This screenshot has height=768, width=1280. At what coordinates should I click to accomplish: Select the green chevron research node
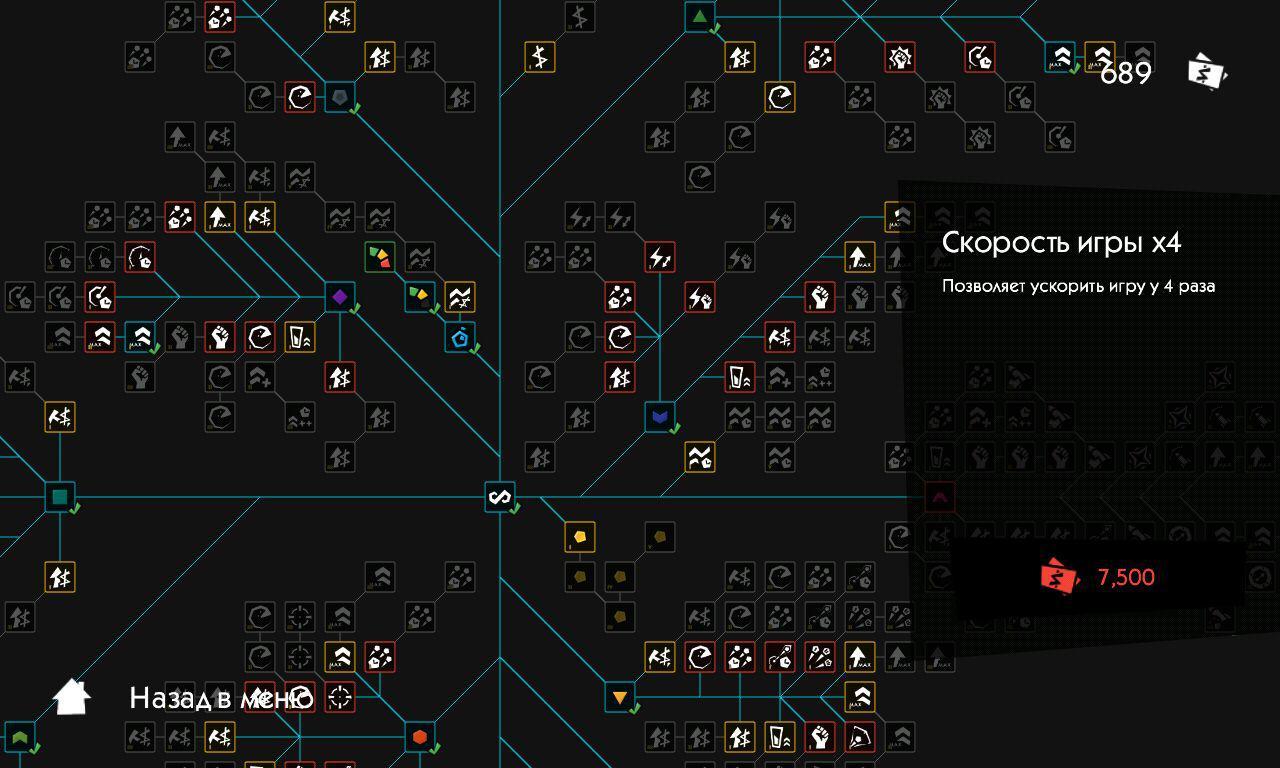tap(20, 738)
